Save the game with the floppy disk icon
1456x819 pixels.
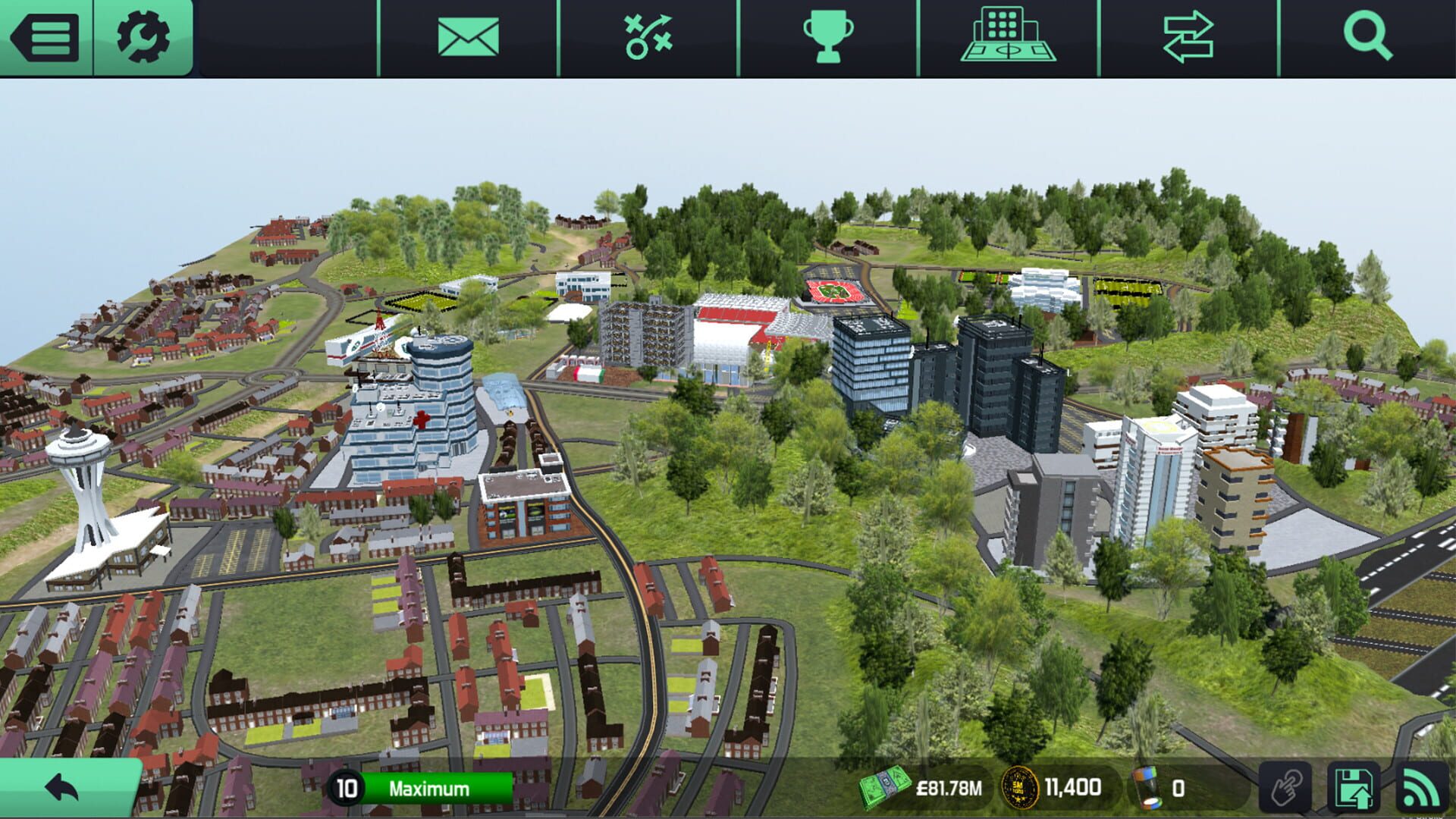[1355, 787]
